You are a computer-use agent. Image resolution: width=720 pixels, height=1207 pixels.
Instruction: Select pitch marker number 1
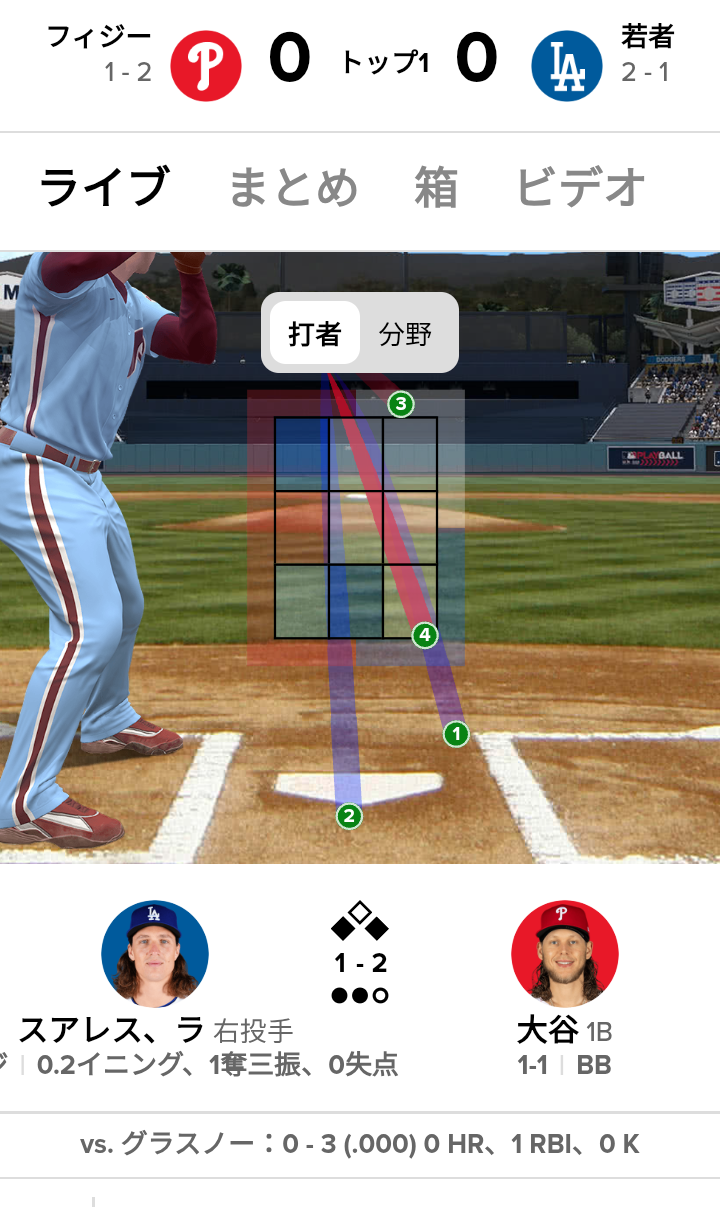(x=456, y=734)
